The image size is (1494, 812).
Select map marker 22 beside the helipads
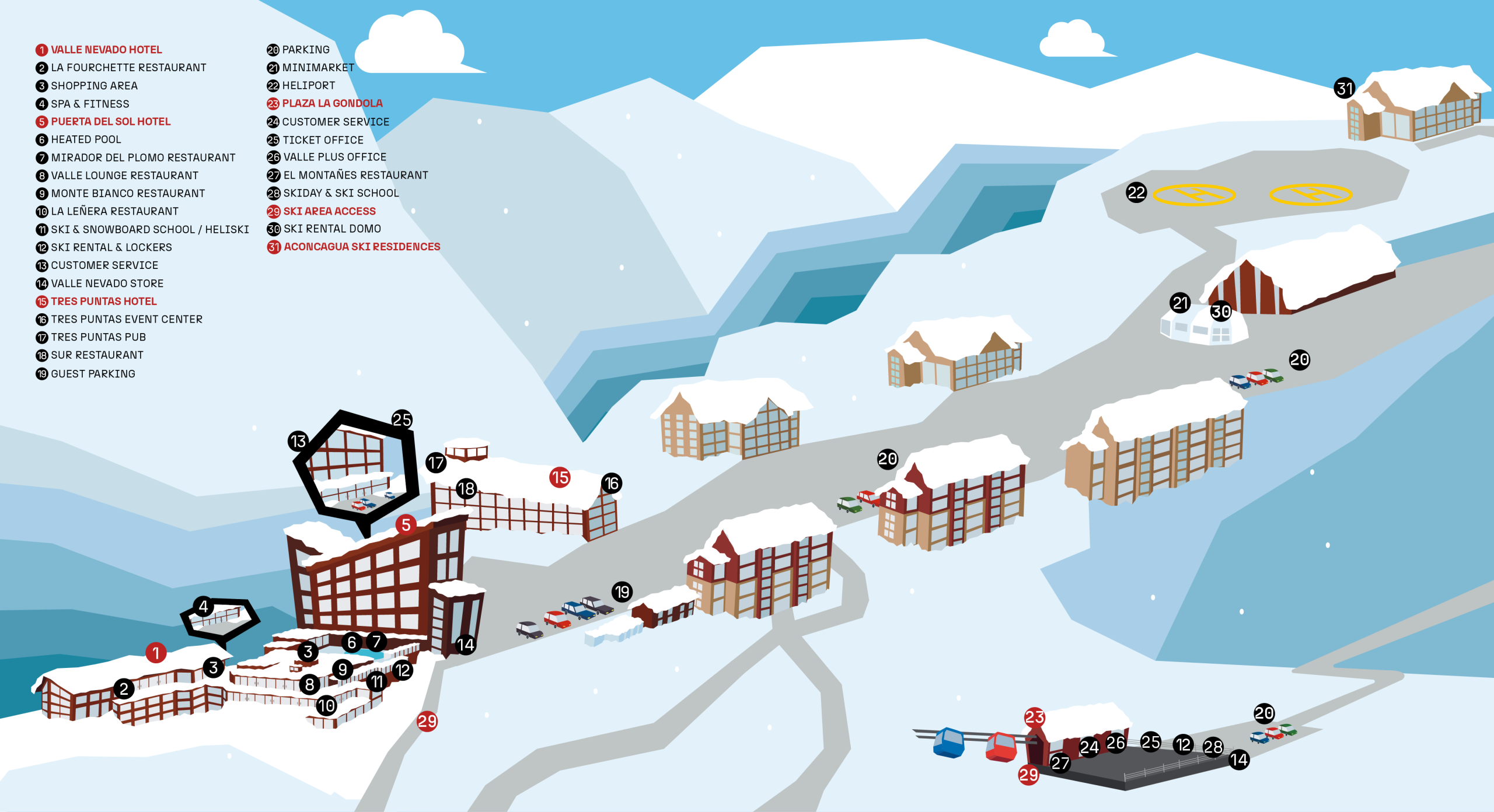point(1136,192)
